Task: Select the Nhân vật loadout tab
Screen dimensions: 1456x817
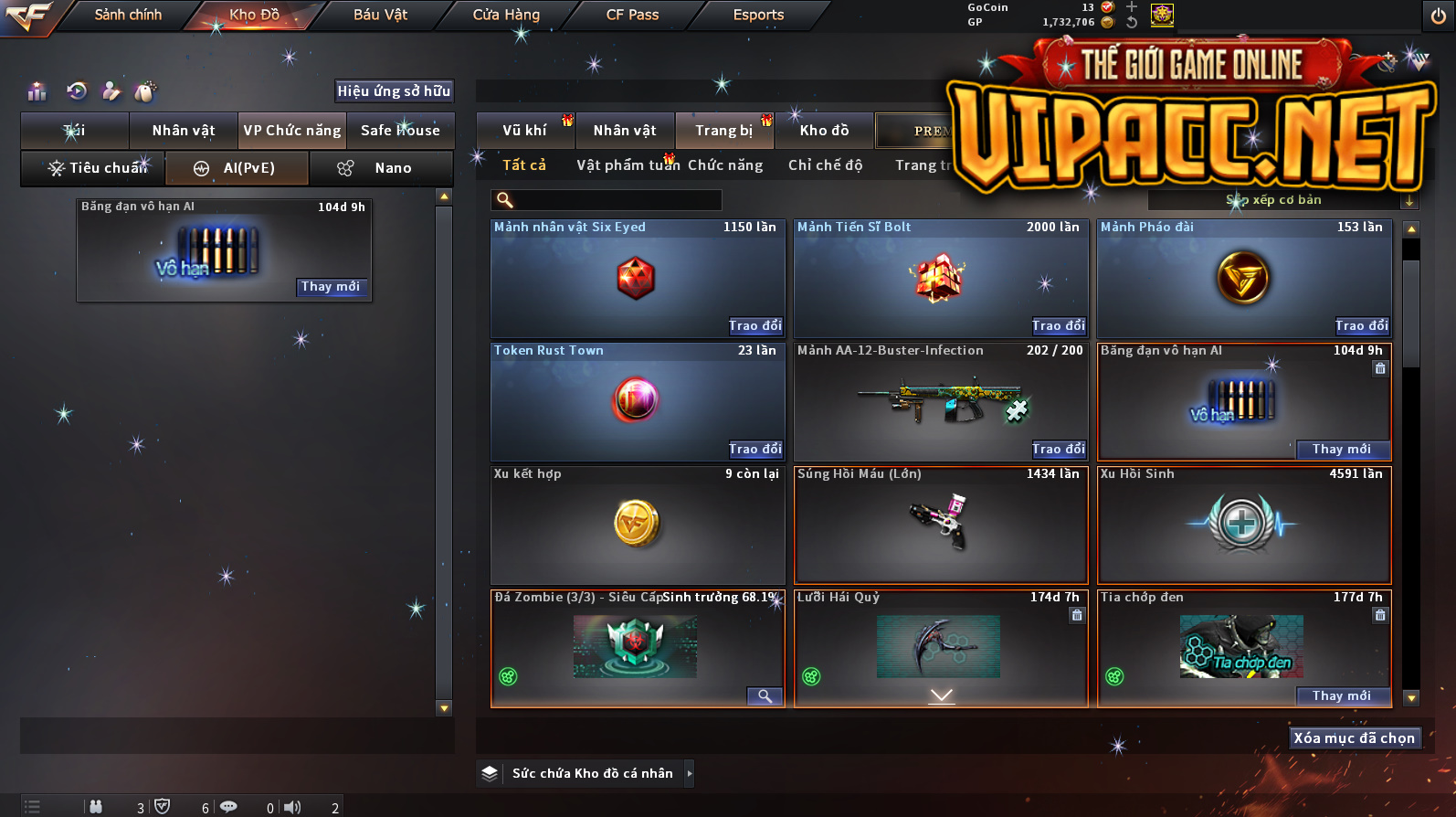Action: [184, 131]
